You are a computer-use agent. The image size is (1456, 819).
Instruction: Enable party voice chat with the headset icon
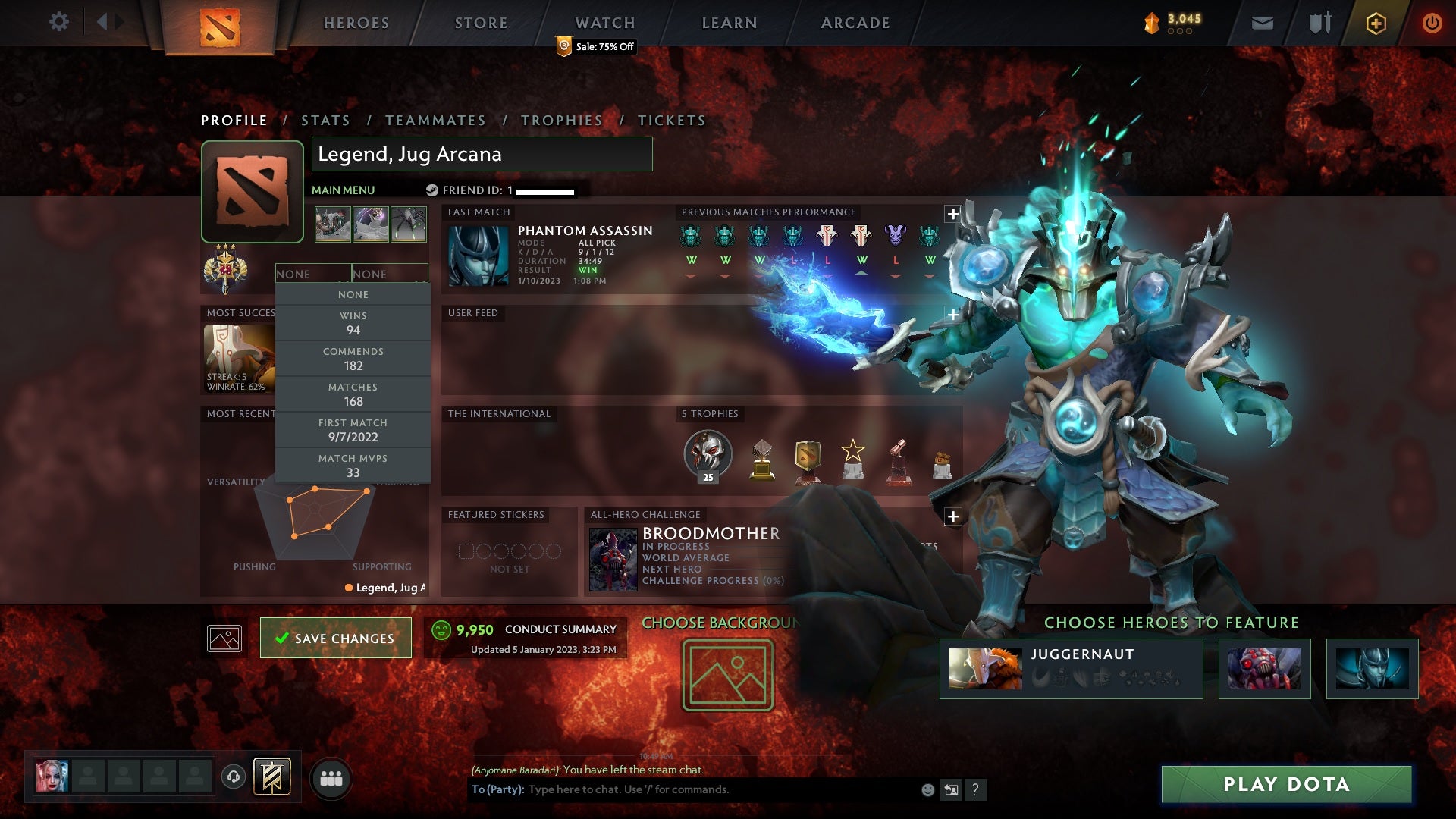coord(233,777)
